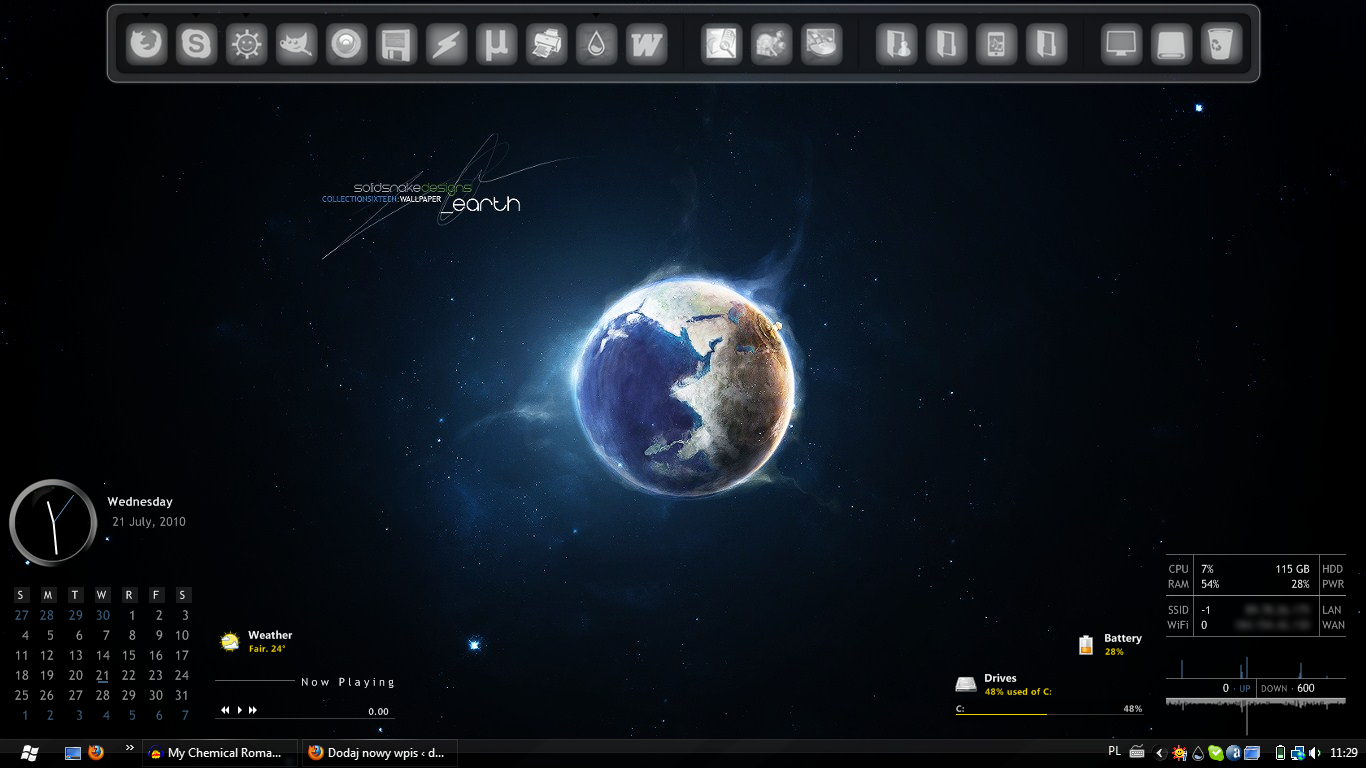
Task: Open the Windows Start menu
Action: pos(28,753)
